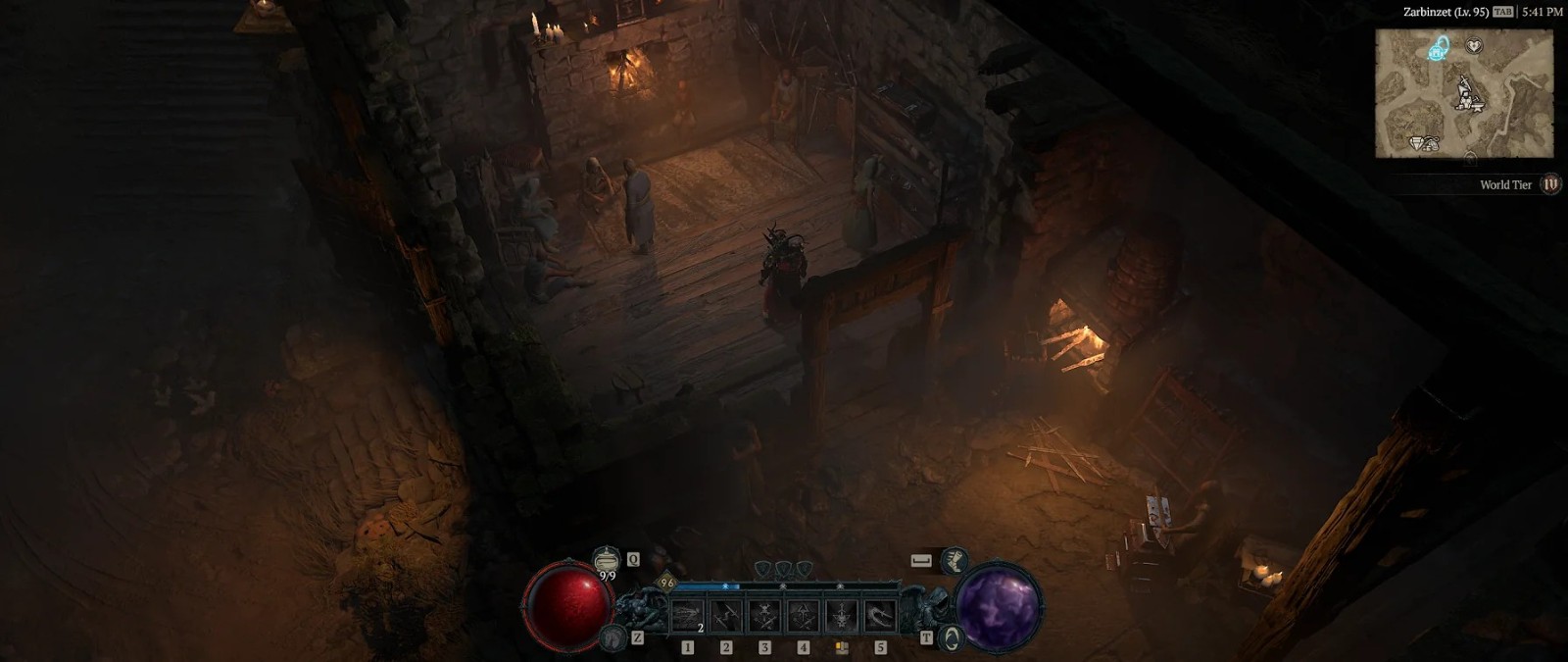This screenshot has height=662, width=1568.
Task: Click the level 96 badge on experience bar
Action: (667, 583)
